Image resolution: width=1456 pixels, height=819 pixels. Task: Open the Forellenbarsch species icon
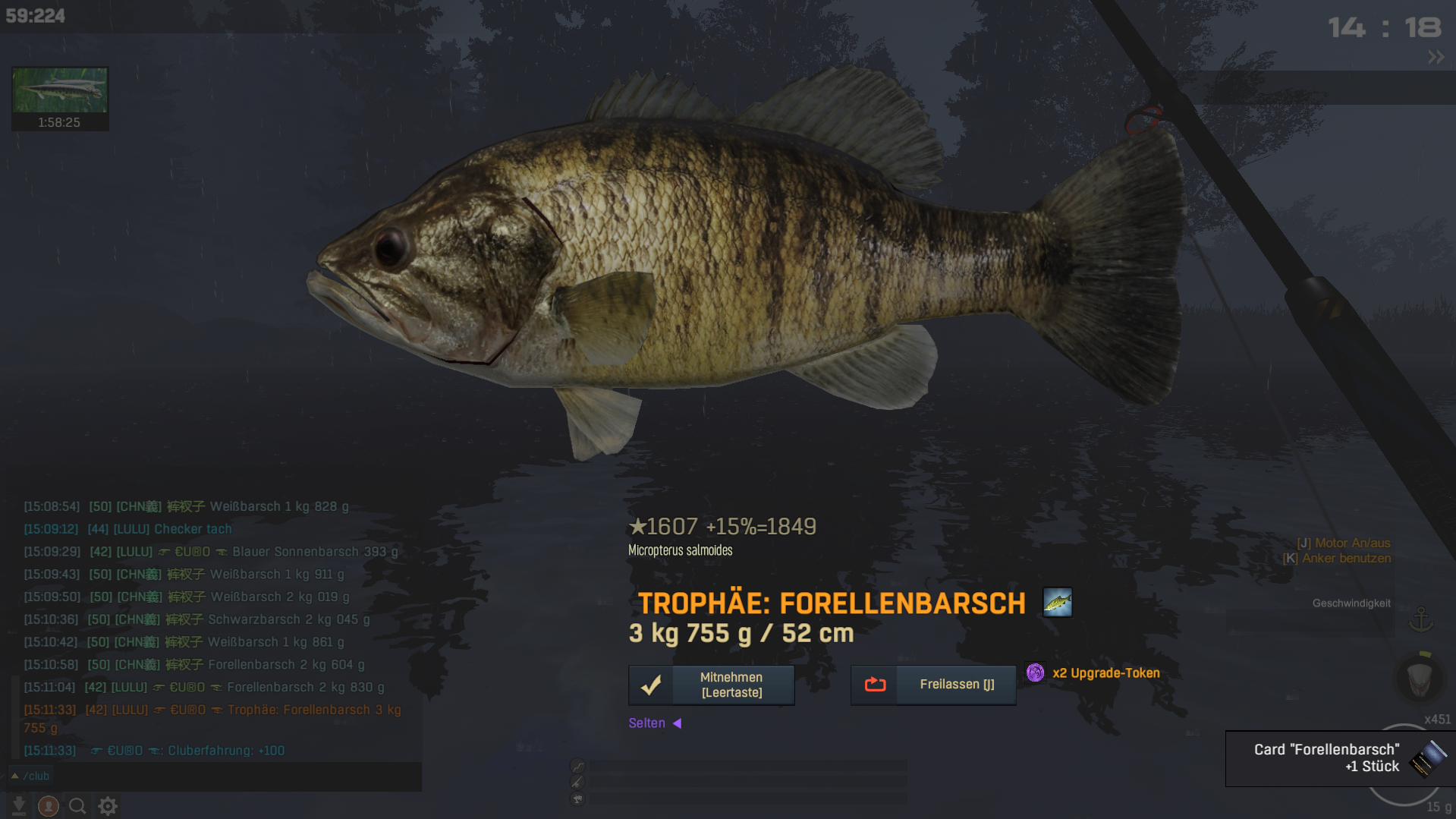tap(1057, 603)
